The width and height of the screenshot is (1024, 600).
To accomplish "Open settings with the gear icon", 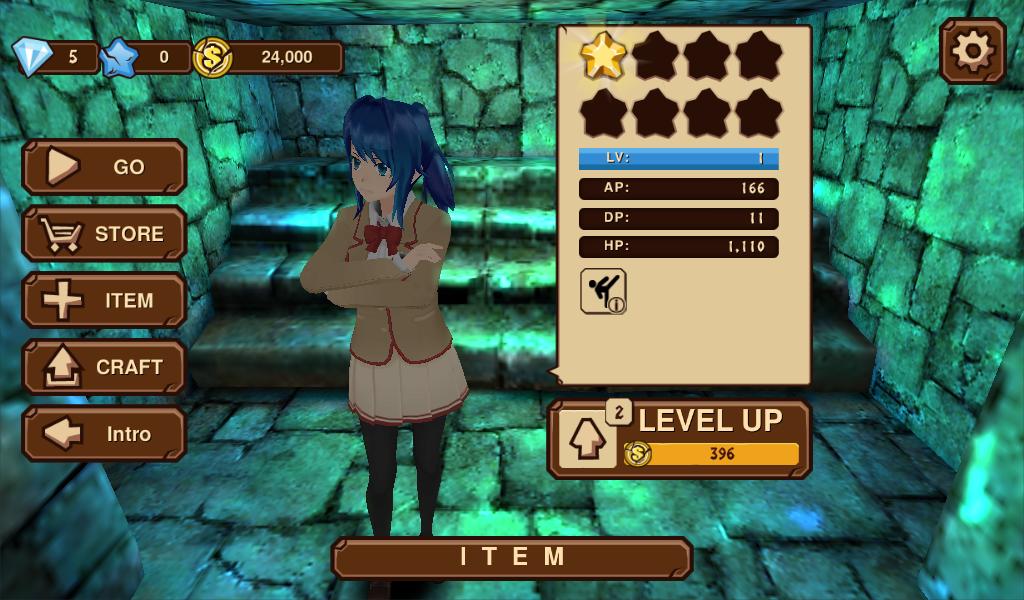I will point(972,51).
